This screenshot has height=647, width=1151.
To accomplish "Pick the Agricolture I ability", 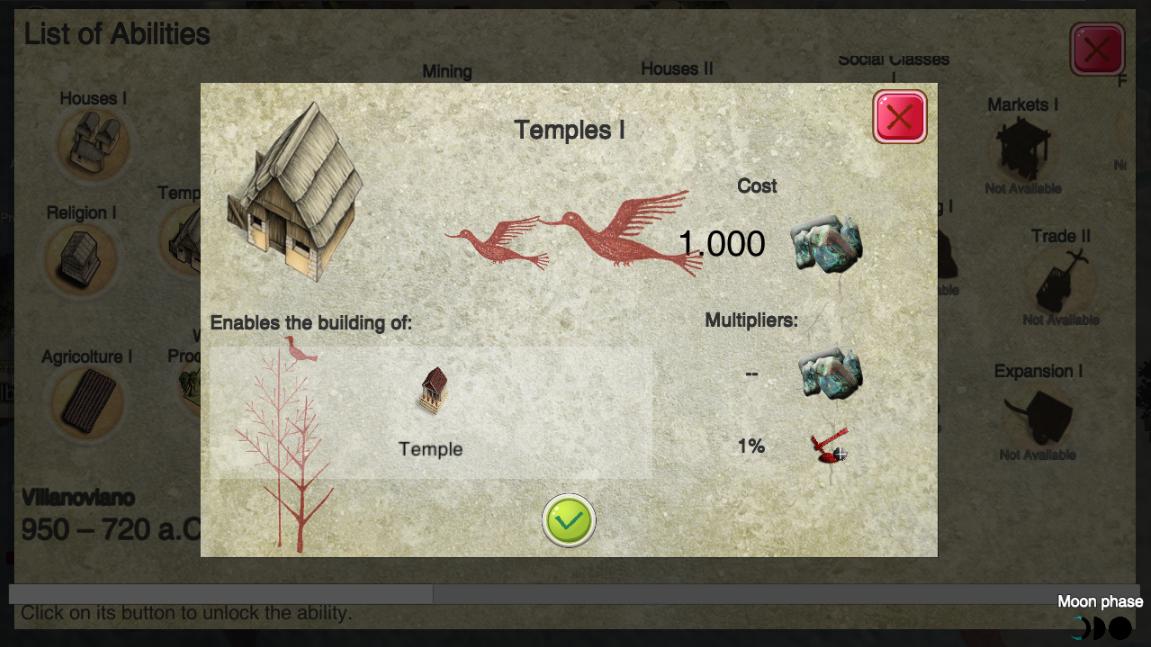I will tap(87, 402).
